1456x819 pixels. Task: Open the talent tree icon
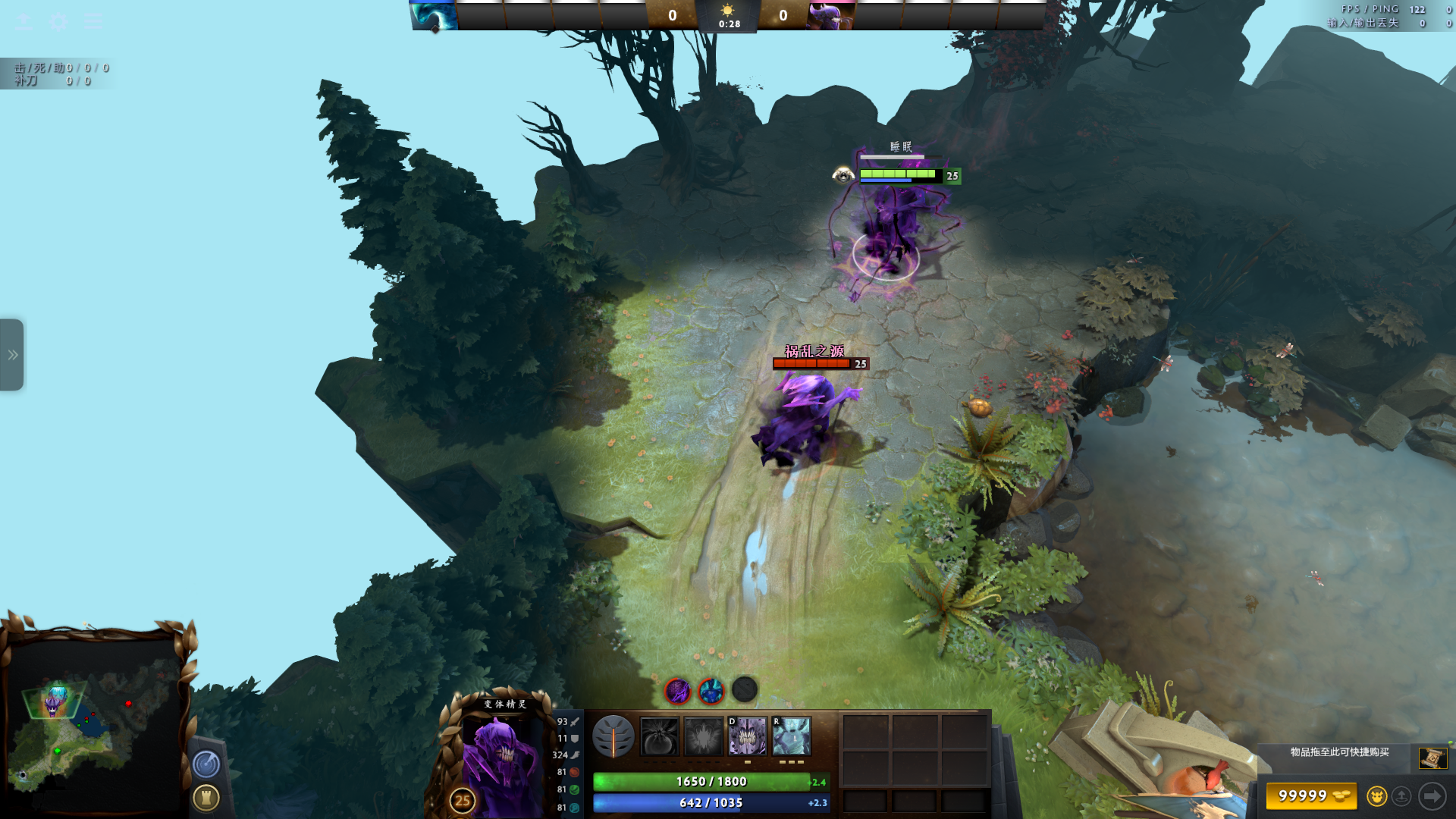[613, 736]
